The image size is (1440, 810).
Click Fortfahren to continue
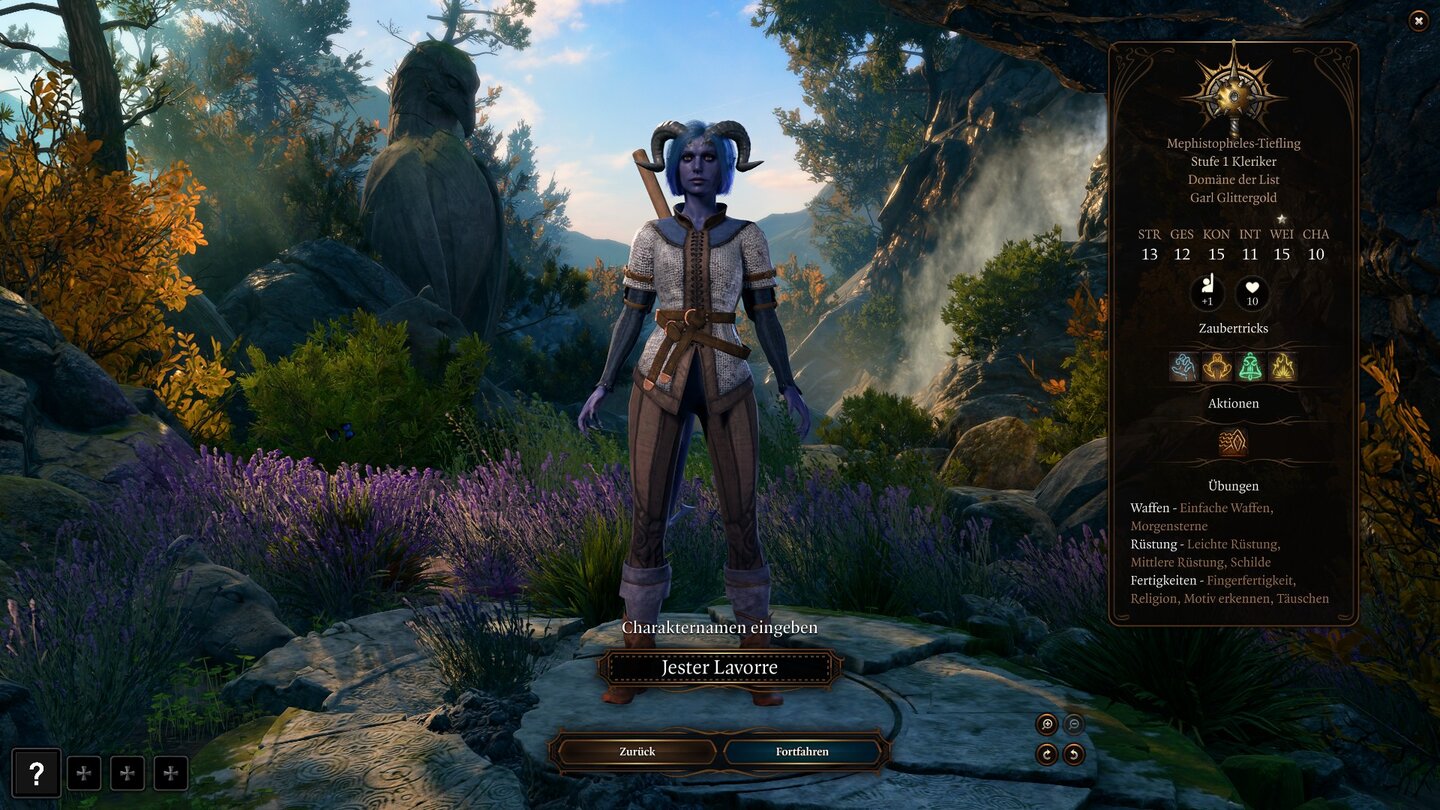click(x=802, y=751)
